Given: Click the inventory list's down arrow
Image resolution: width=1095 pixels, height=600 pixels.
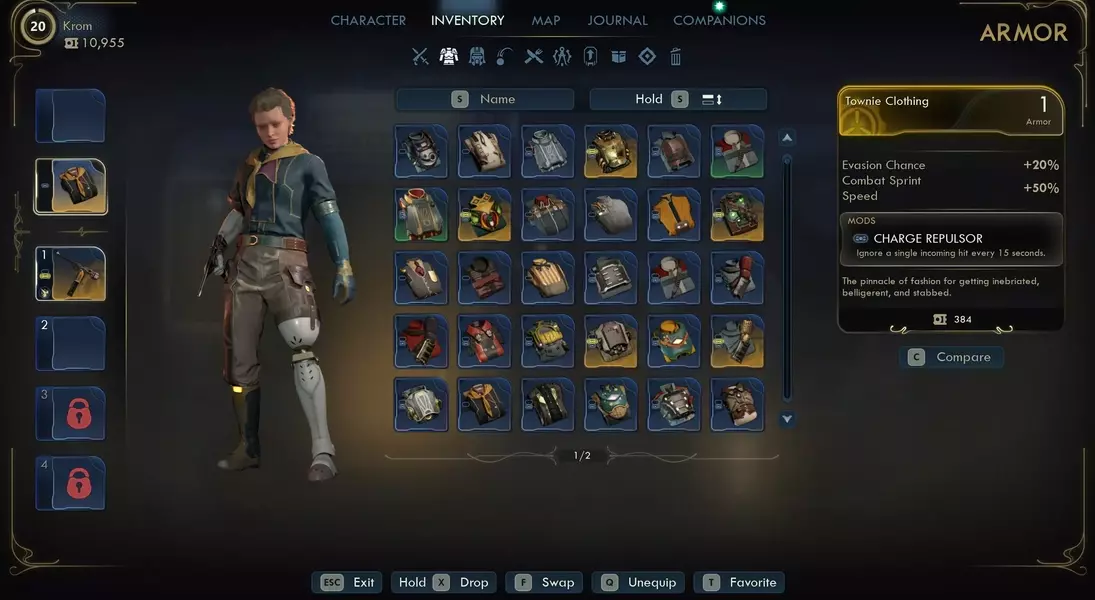Looking at the screenshot, I should [787, 419].
